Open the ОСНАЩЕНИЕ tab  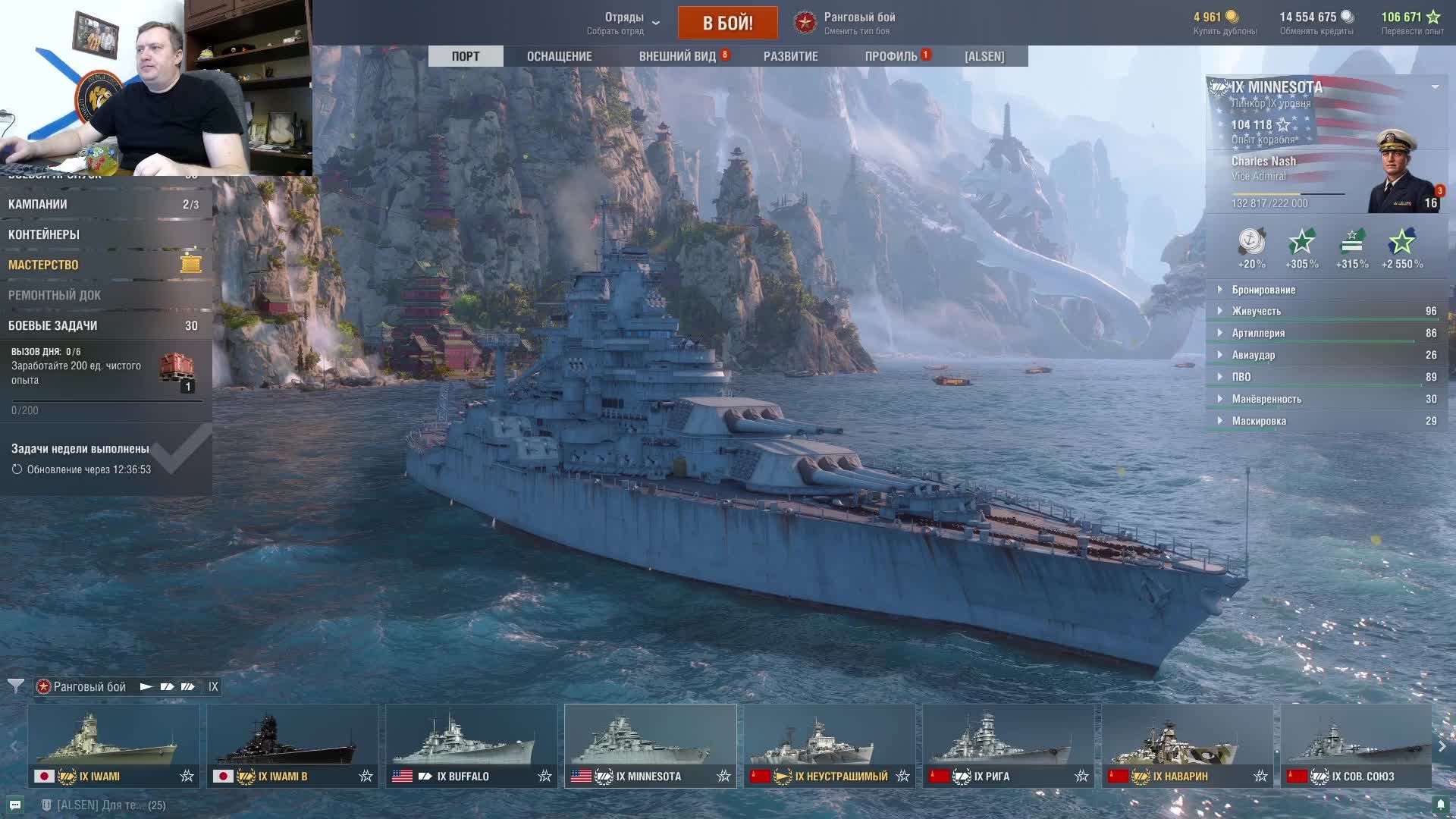point(559,56)
